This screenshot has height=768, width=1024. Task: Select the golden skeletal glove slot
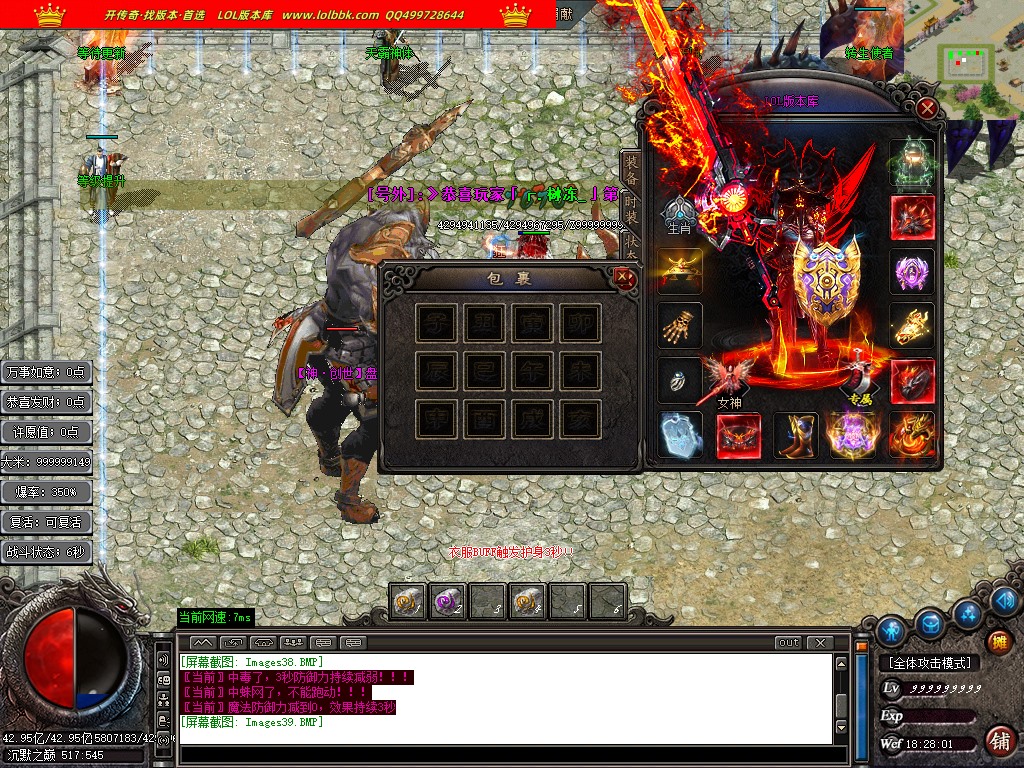(x=680, y=325)
